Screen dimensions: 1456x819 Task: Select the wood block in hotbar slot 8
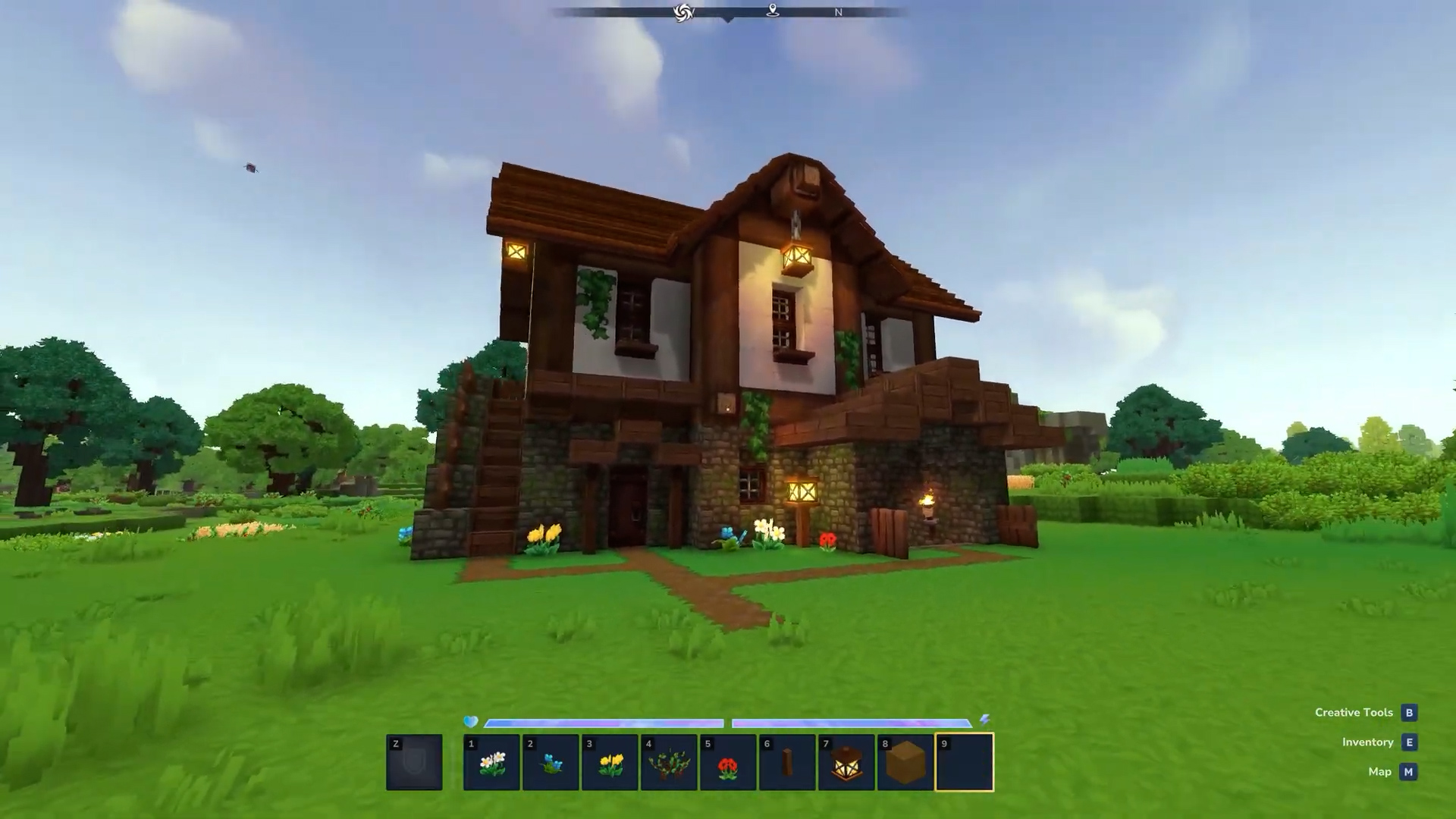[905, 762]
